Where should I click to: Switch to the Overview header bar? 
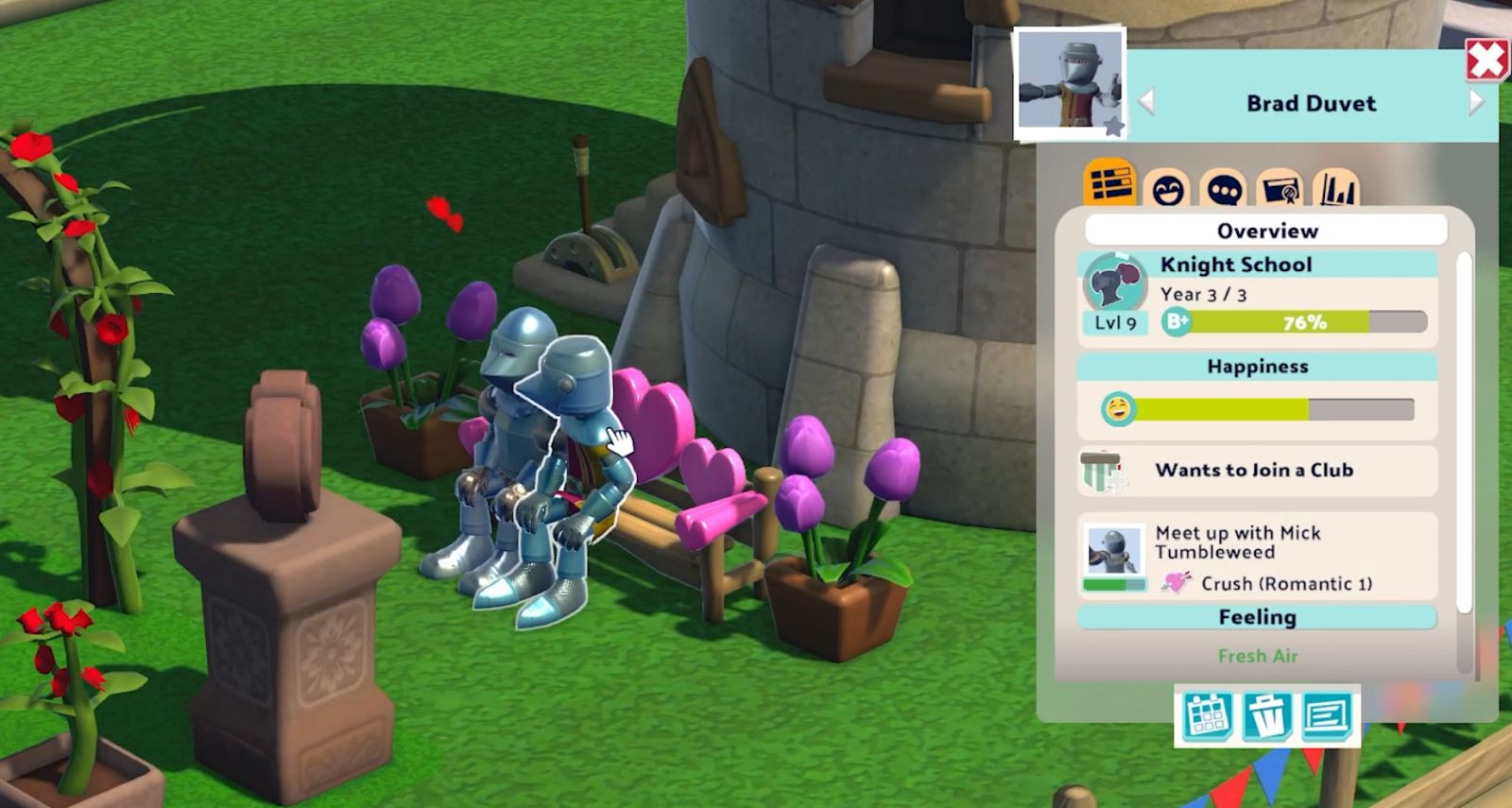pos(1266,230)
